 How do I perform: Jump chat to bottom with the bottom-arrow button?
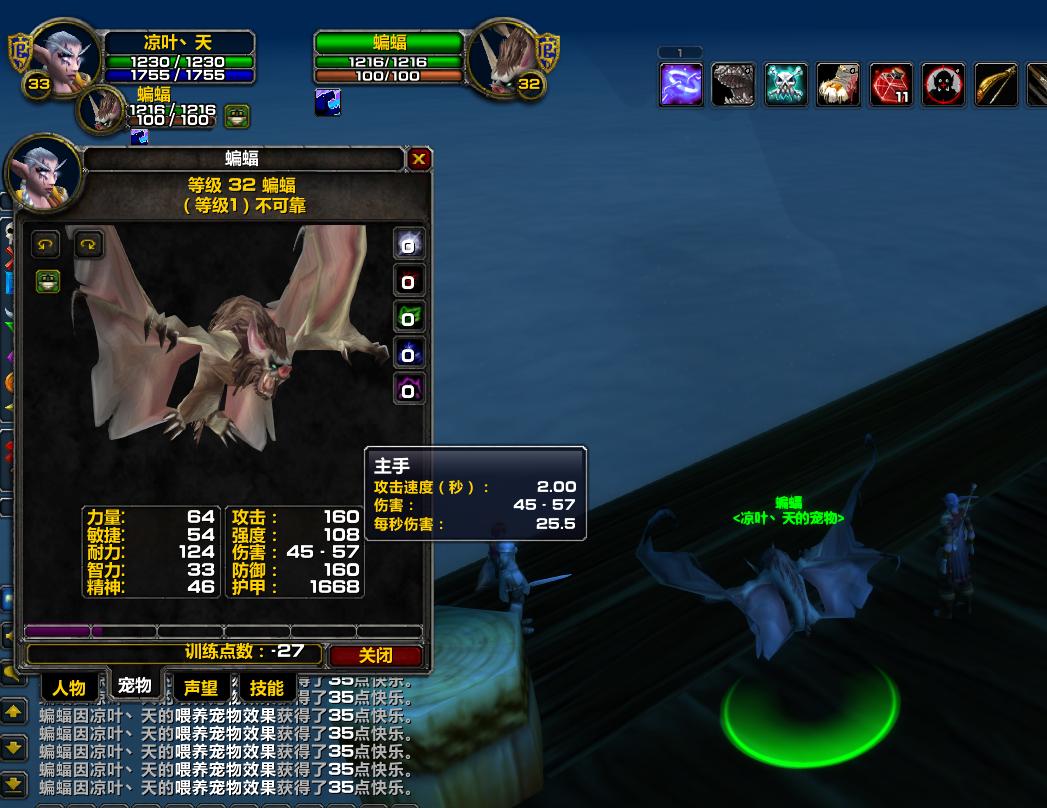pyautogui.click(x=13, y=783)
